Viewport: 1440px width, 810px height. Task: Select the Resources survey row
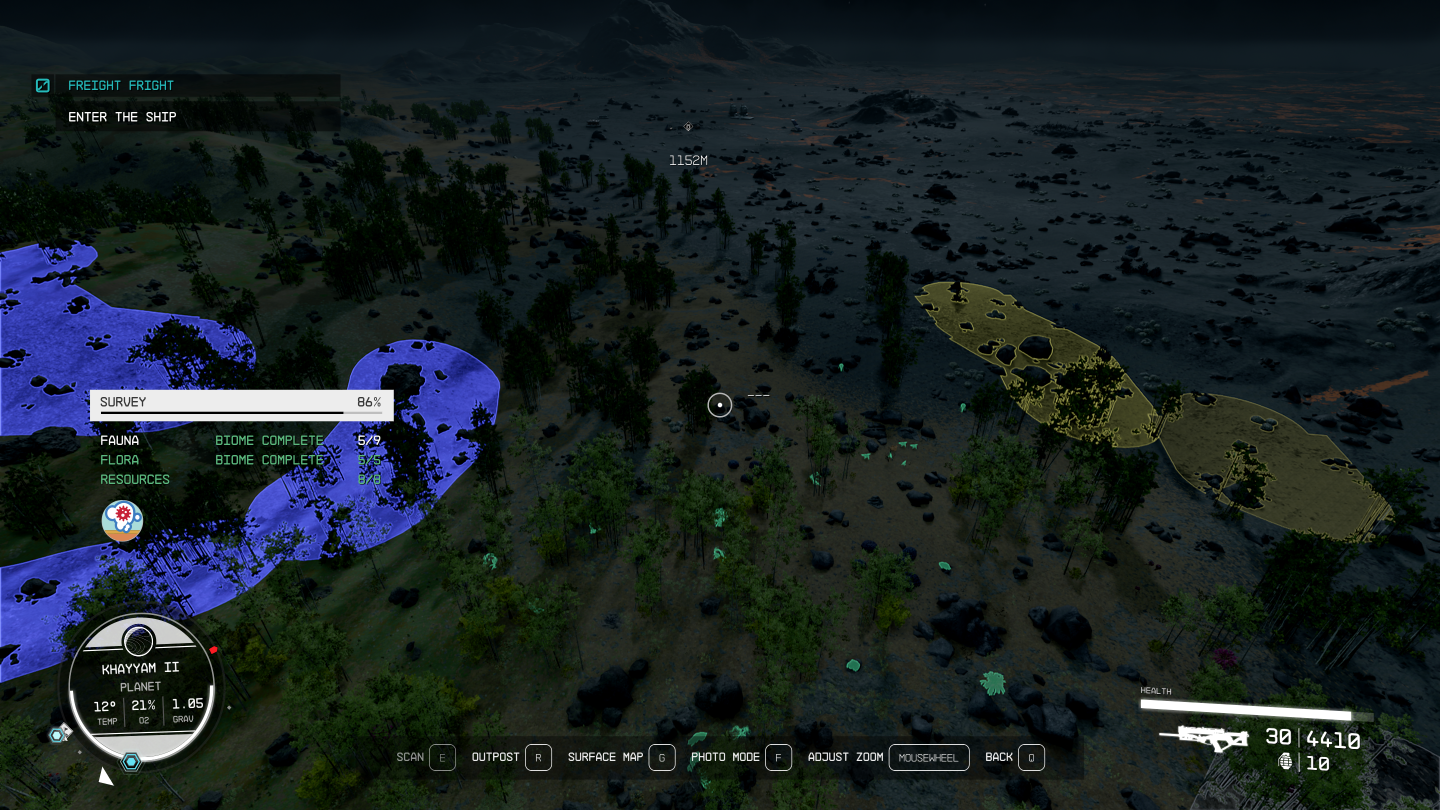(x=240, y=479)
